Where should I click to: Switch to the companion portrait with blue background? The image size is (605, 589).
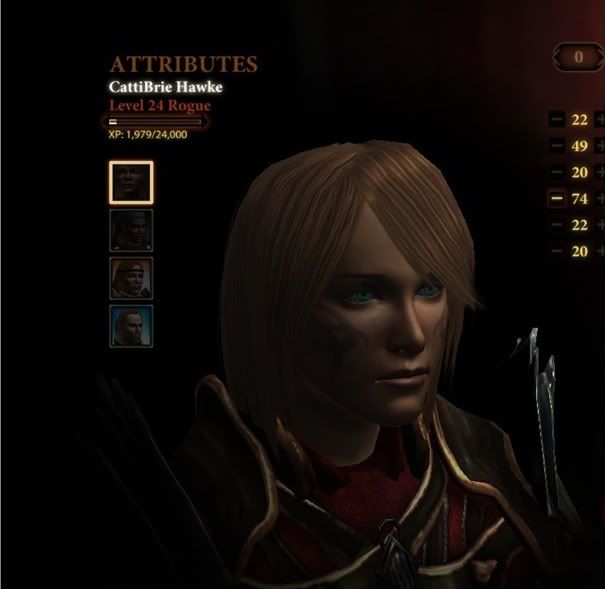[x=130, y=326]
